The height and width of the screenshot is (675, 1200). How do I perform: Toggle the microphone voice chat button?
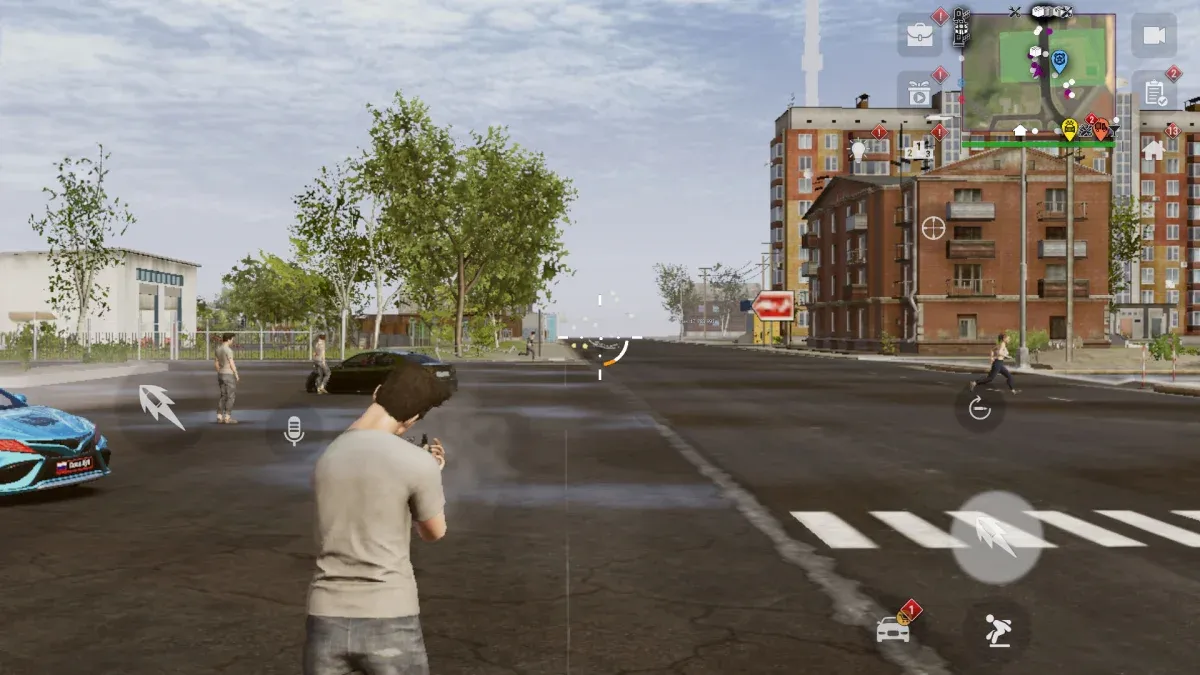(294, 431)
